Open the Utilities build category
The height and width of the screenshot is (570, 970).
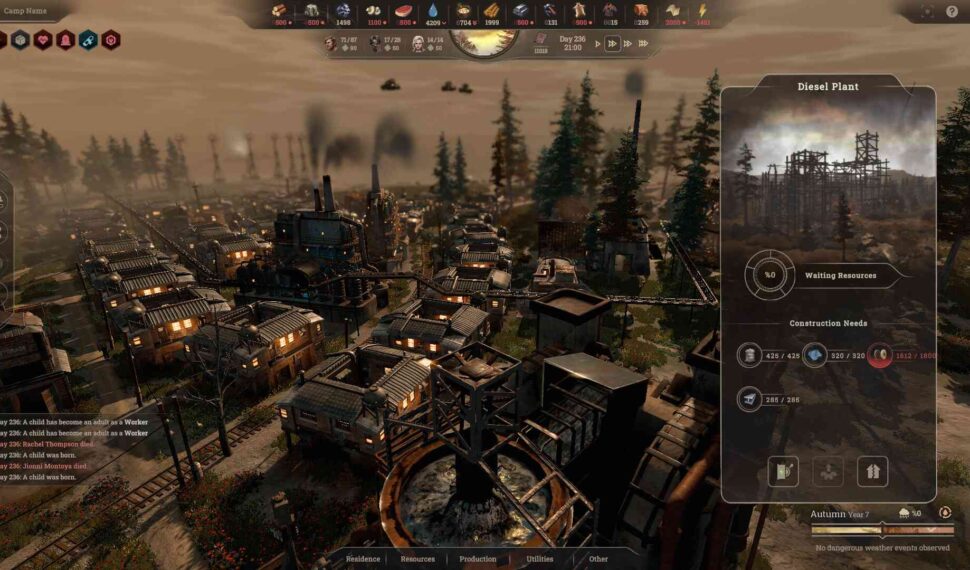pos(540,559)
